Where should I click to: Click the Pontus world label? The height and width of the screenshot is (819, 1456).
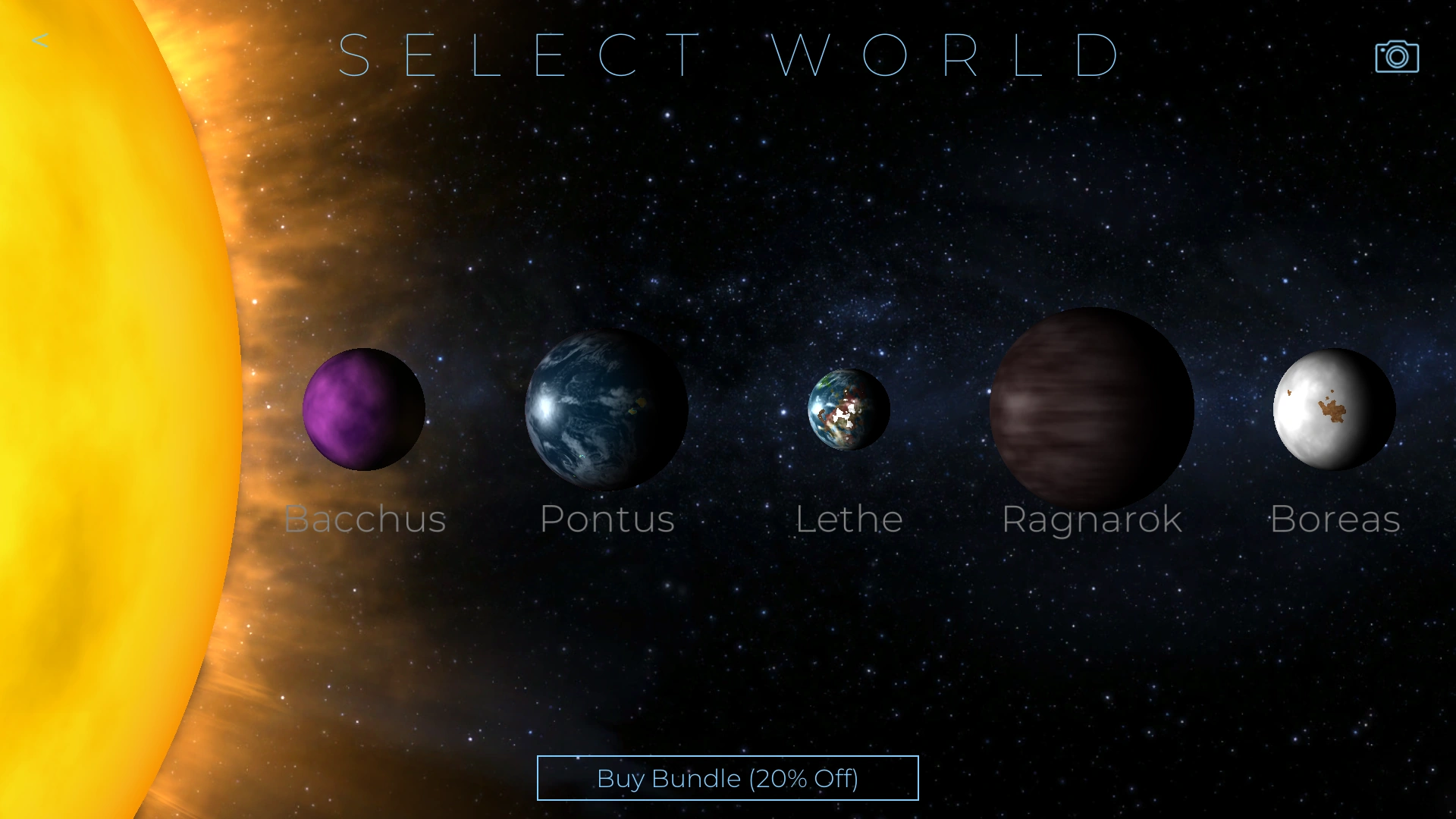pyautogui.click(x=607, y=519)
